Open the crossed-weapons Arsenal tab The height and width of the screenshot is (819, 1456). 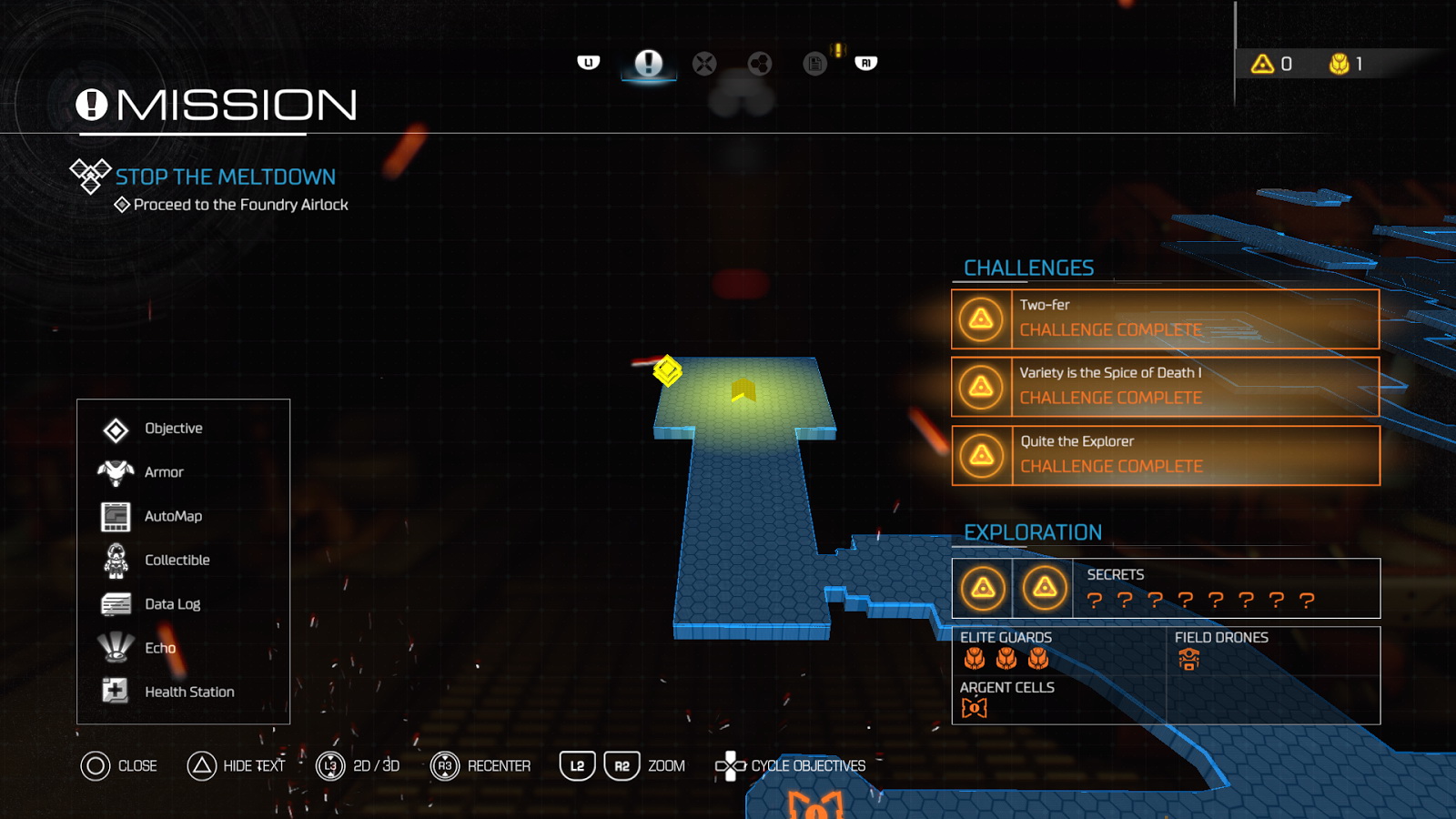coord(704,64)
